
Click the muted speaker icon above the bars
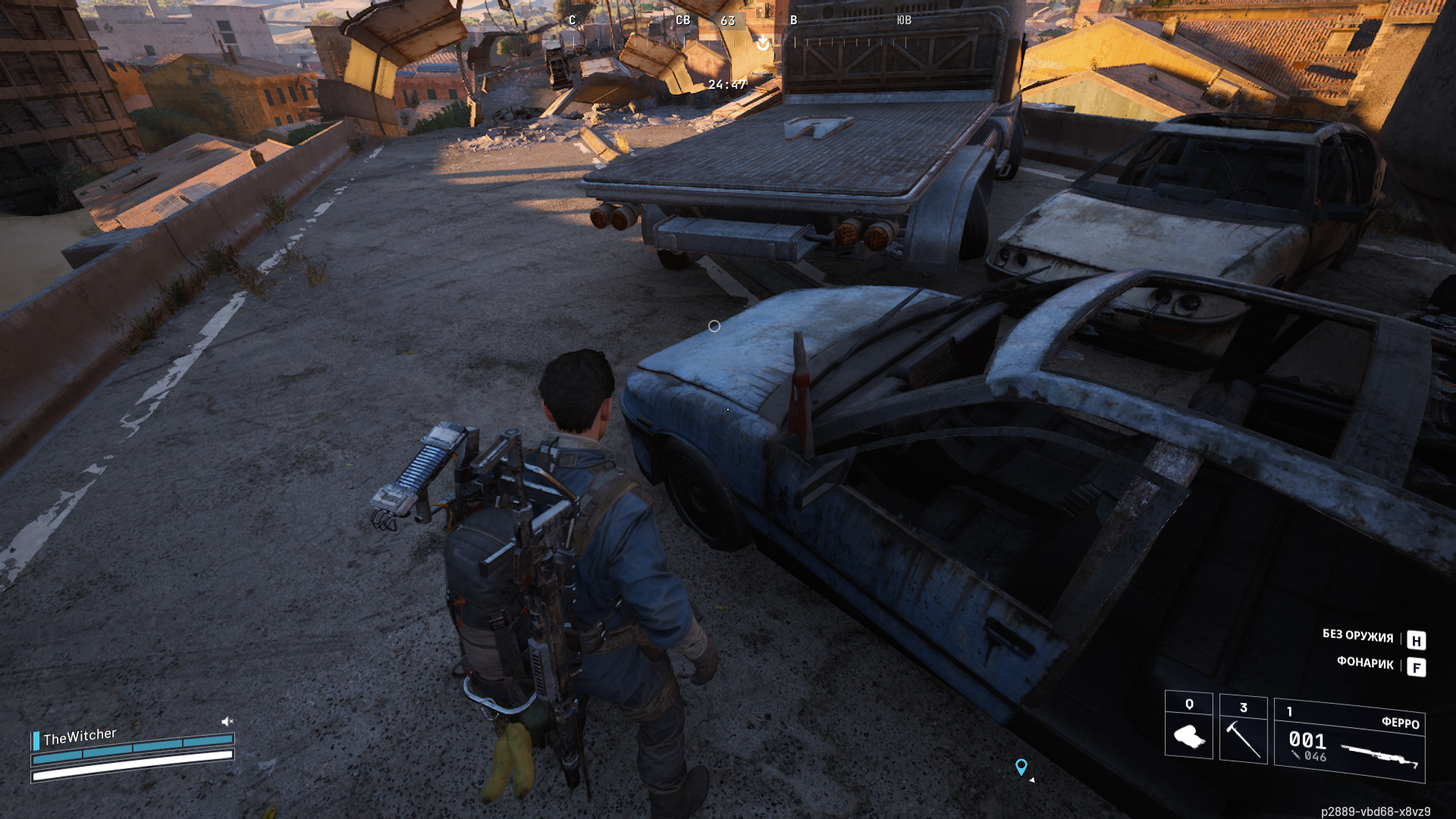[x=227, y=721]
